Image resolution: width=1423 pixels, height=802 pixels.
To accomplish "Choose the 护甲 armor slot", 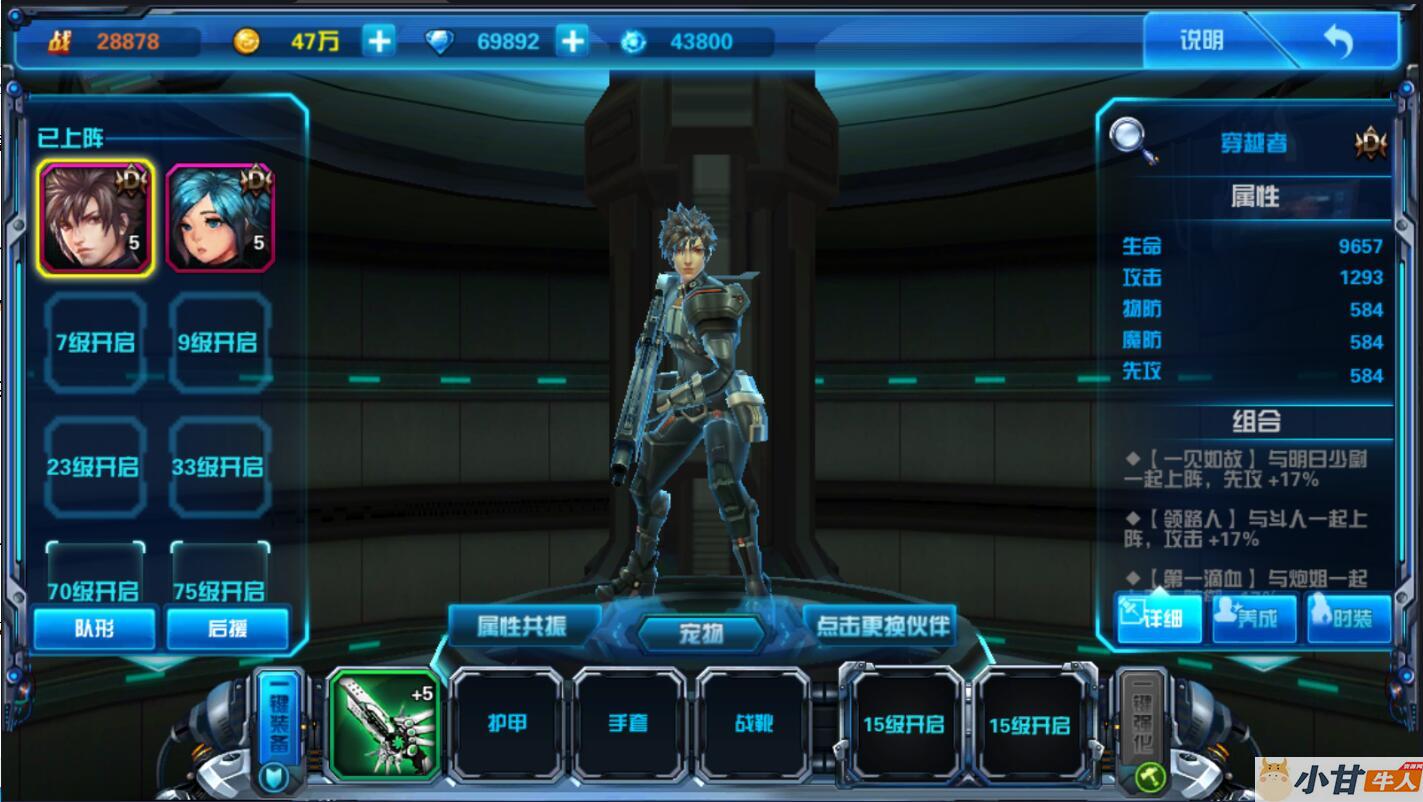I will (x=507, y=724).
